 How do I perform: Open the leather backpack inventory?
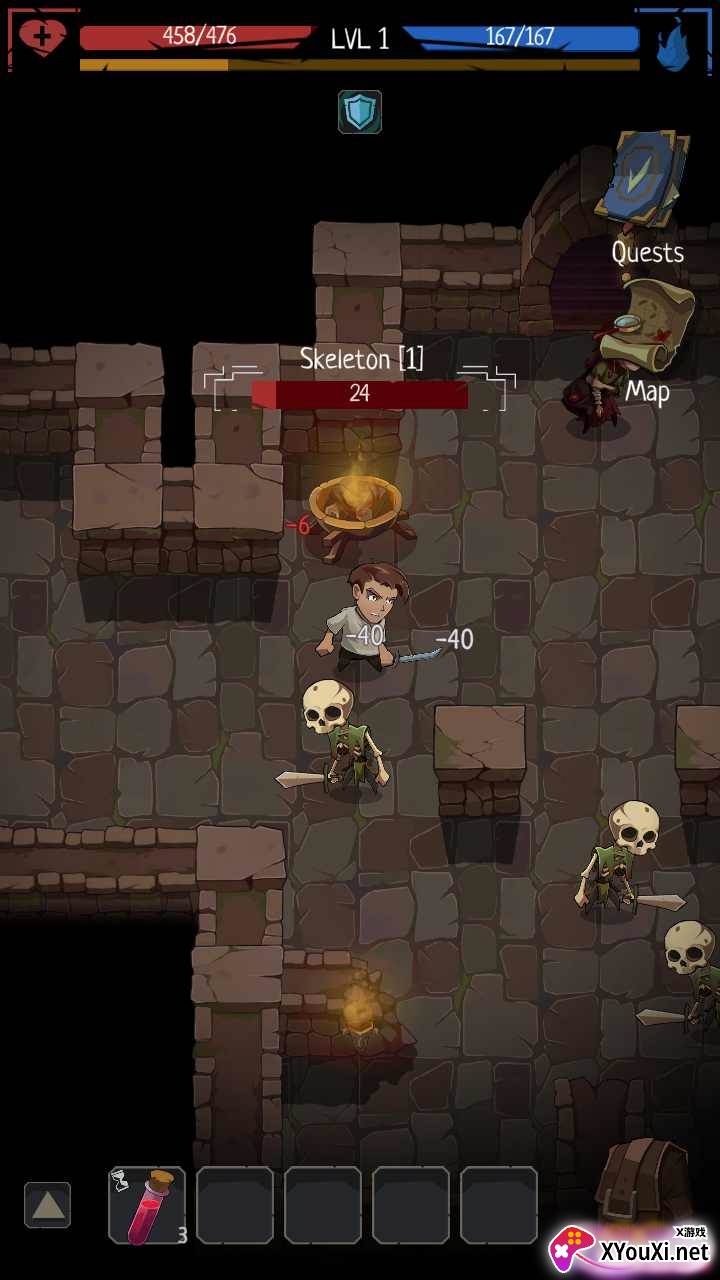tap(644, 1190)
